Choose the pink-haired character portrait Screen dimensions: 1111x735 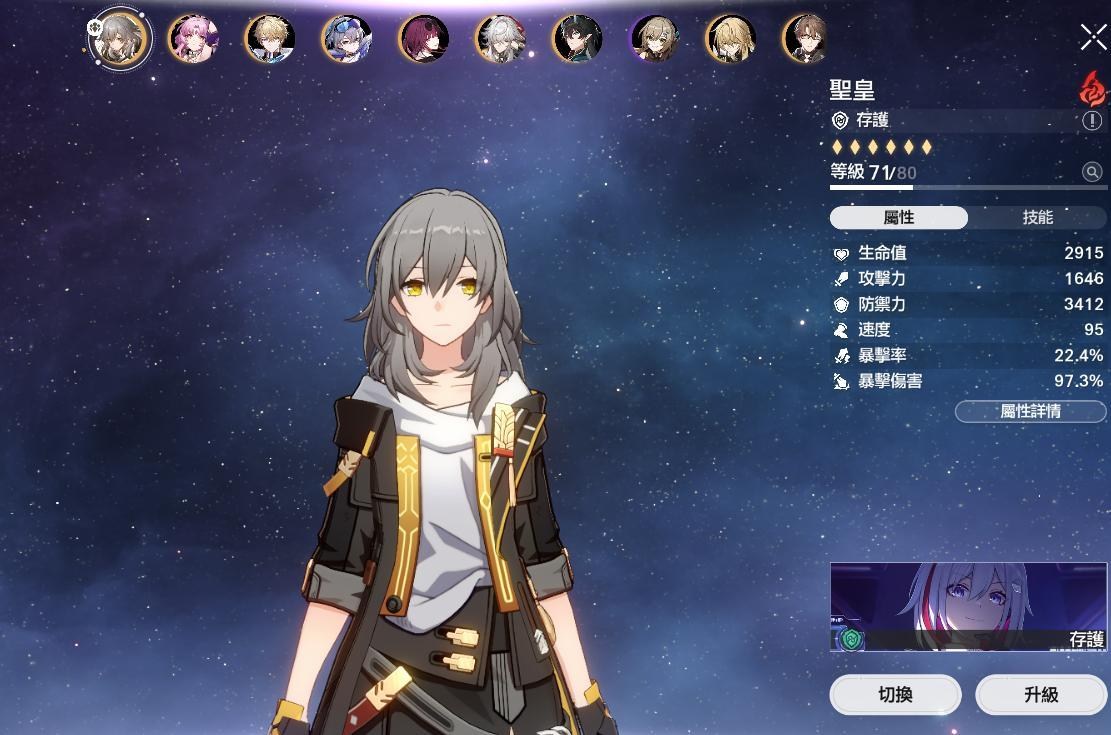192,38
